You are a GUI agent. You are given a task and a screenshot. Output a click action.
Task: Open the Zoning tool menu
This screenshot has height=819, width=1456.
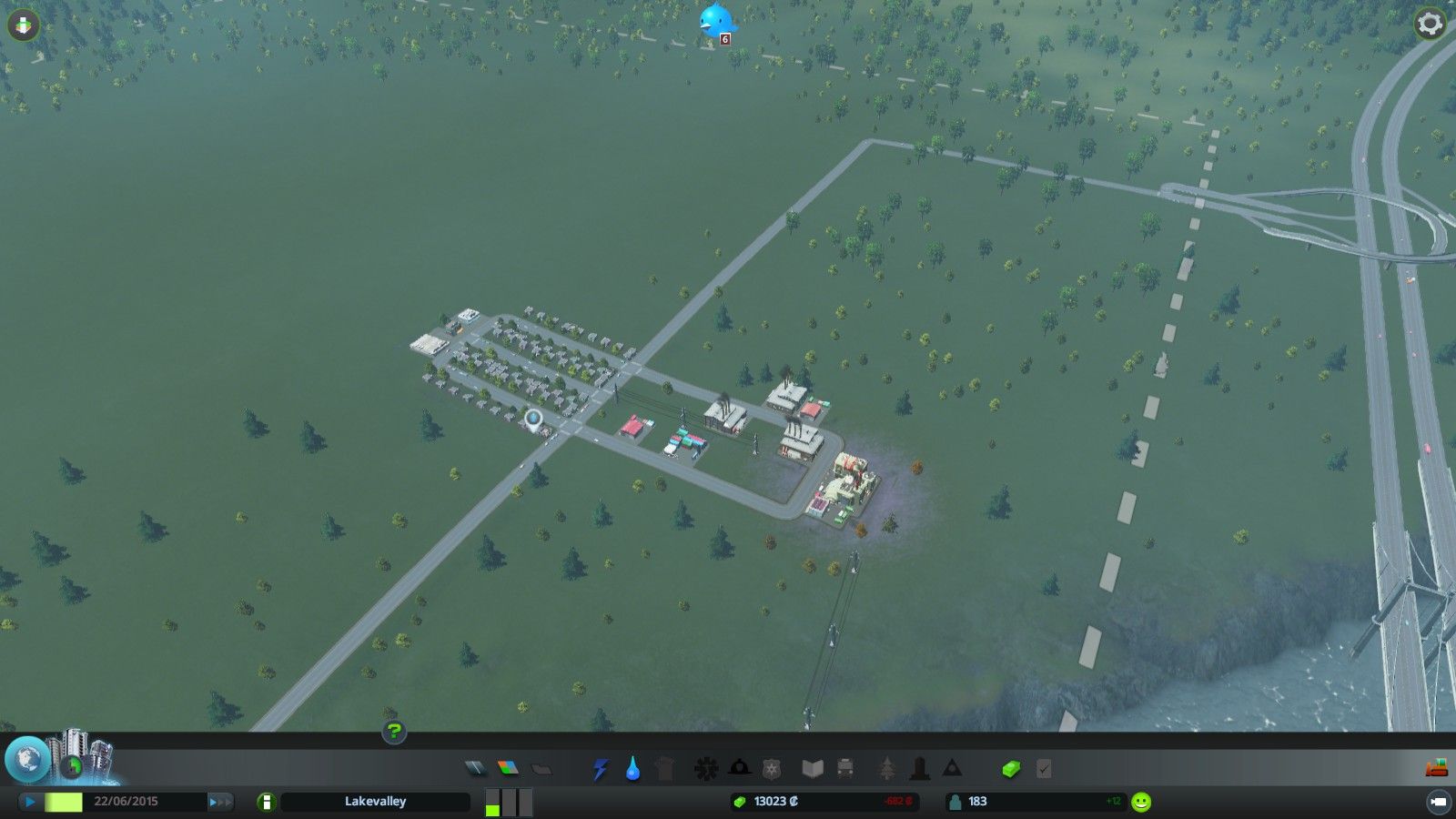coord(506,769)
